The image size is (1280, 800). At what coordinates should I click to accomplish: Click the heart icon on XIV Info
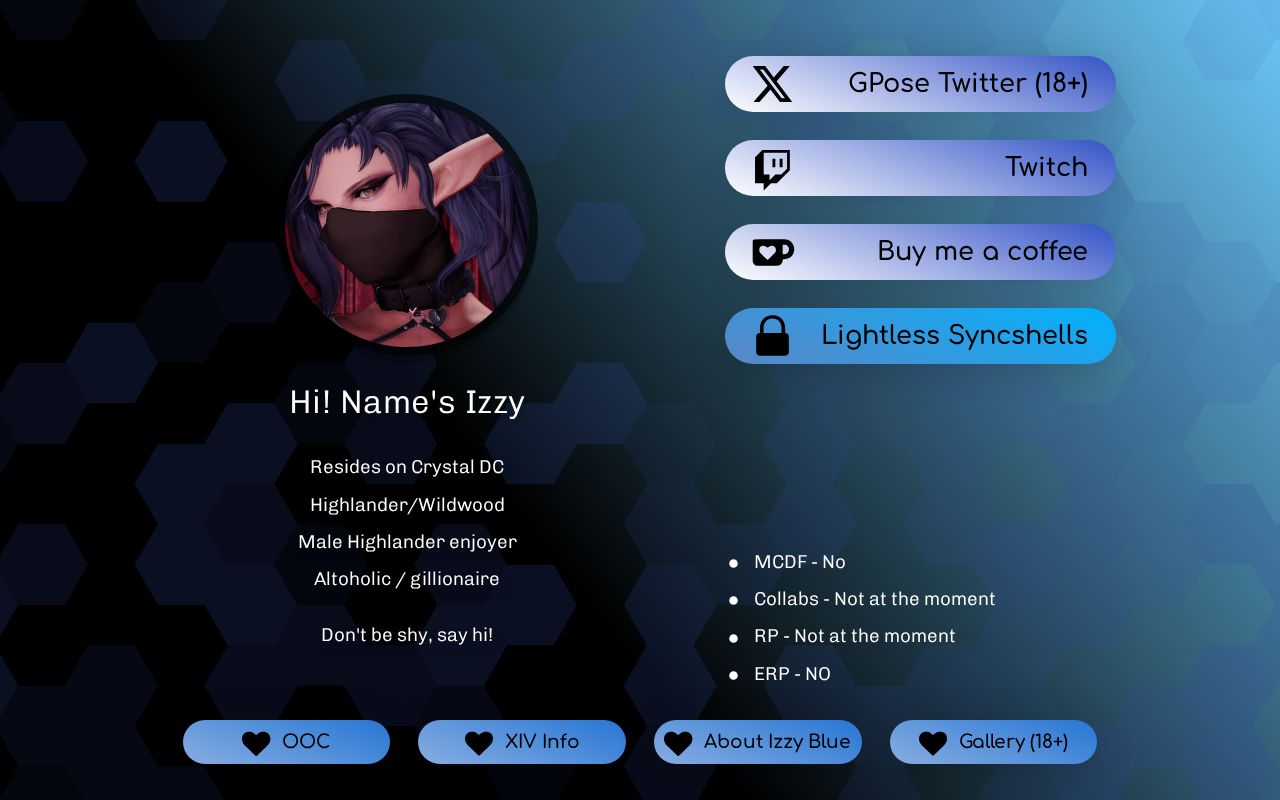(478, 742)
